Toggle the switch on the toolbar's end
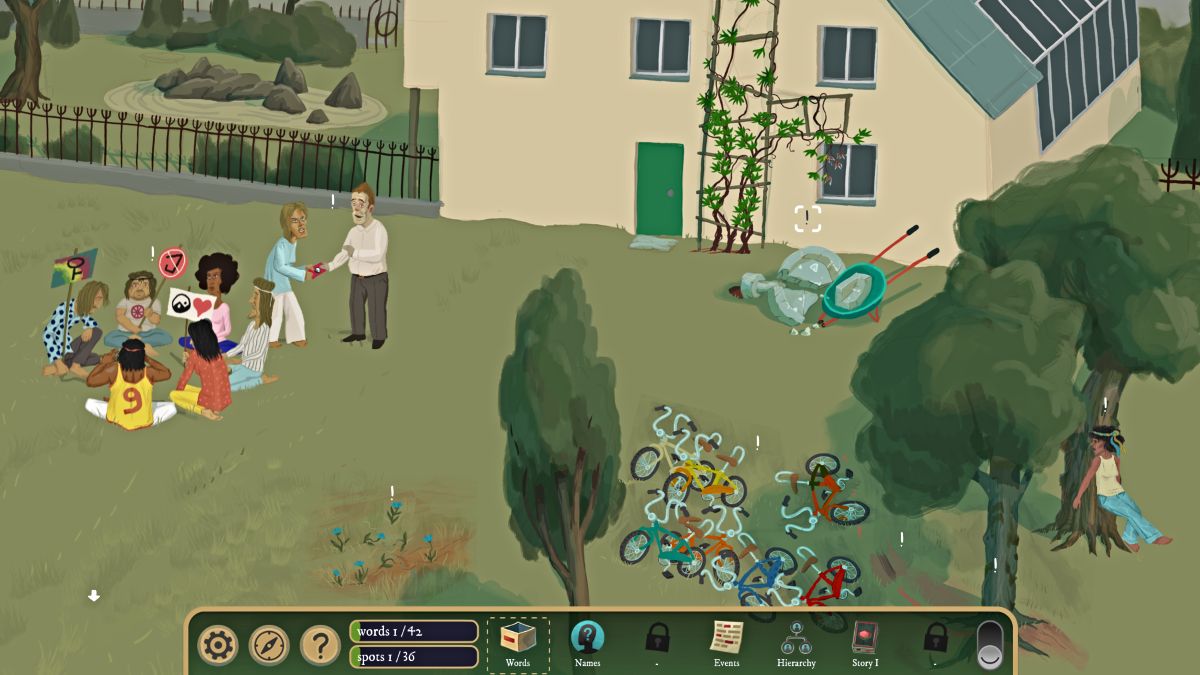The height and width of the screenshot is (675, 1200). [989, 644]
